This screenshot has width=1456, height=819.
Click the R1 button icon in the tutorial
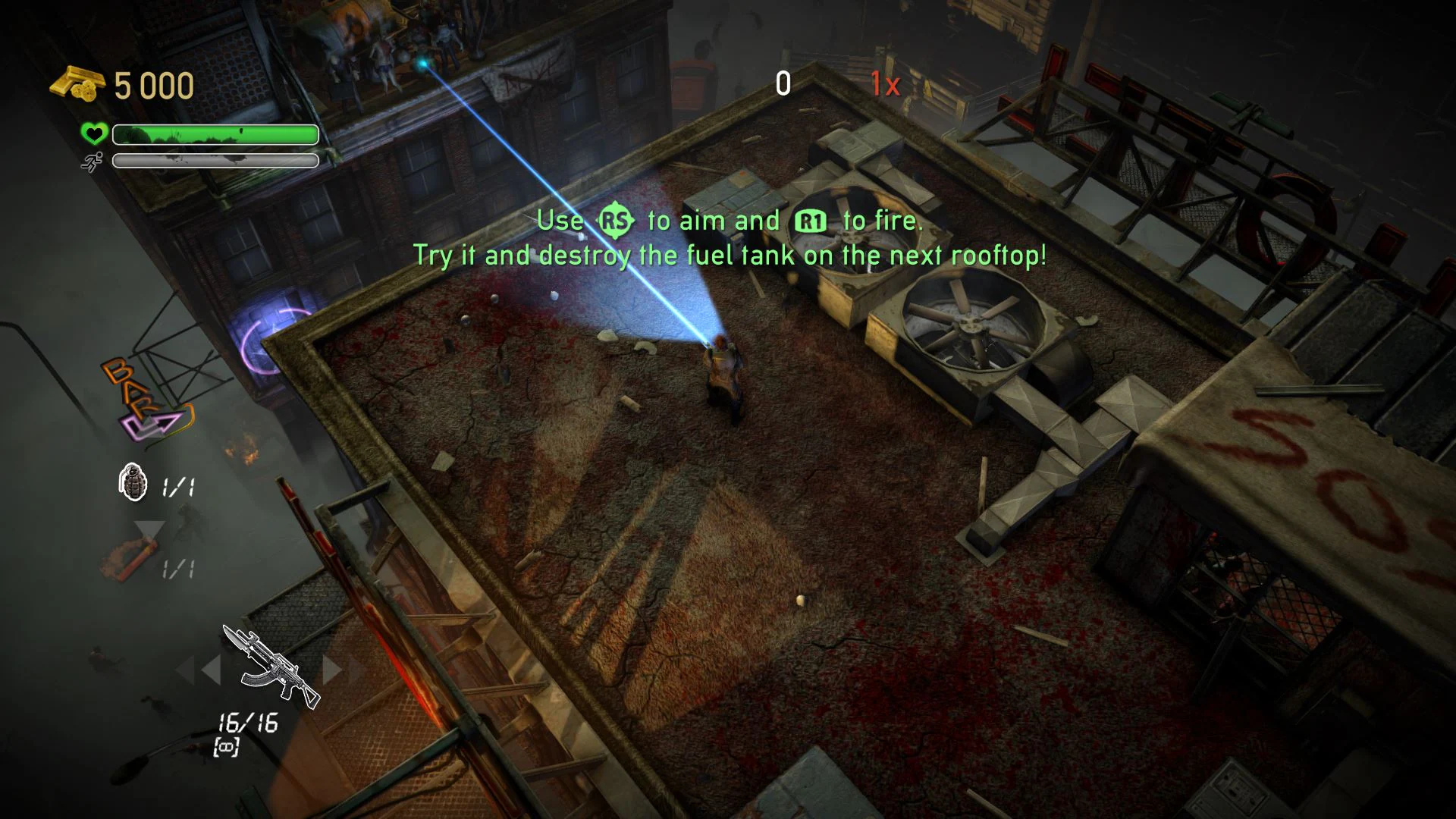pyautogui.click(x=808, y=221)
